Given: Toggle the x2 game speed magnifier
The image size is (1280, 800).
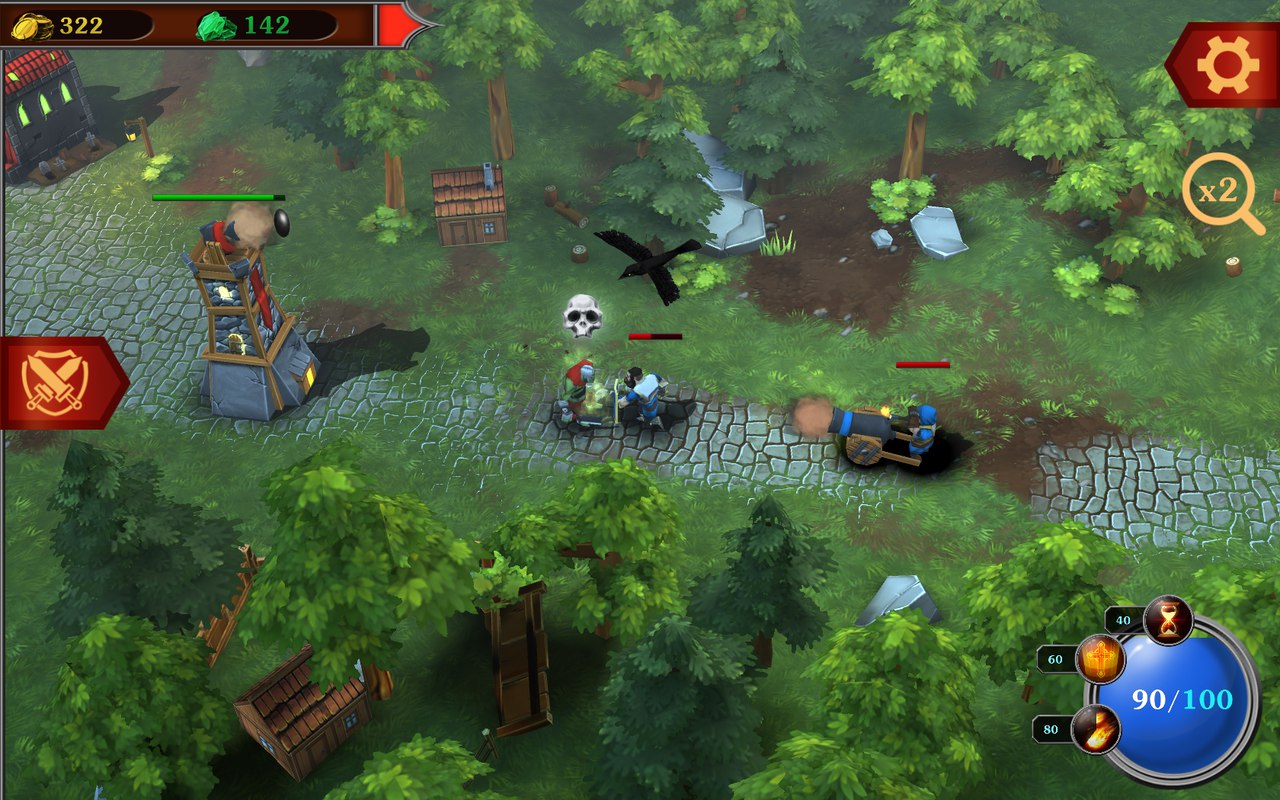Looking at the screenshot, I should 1221,193.
